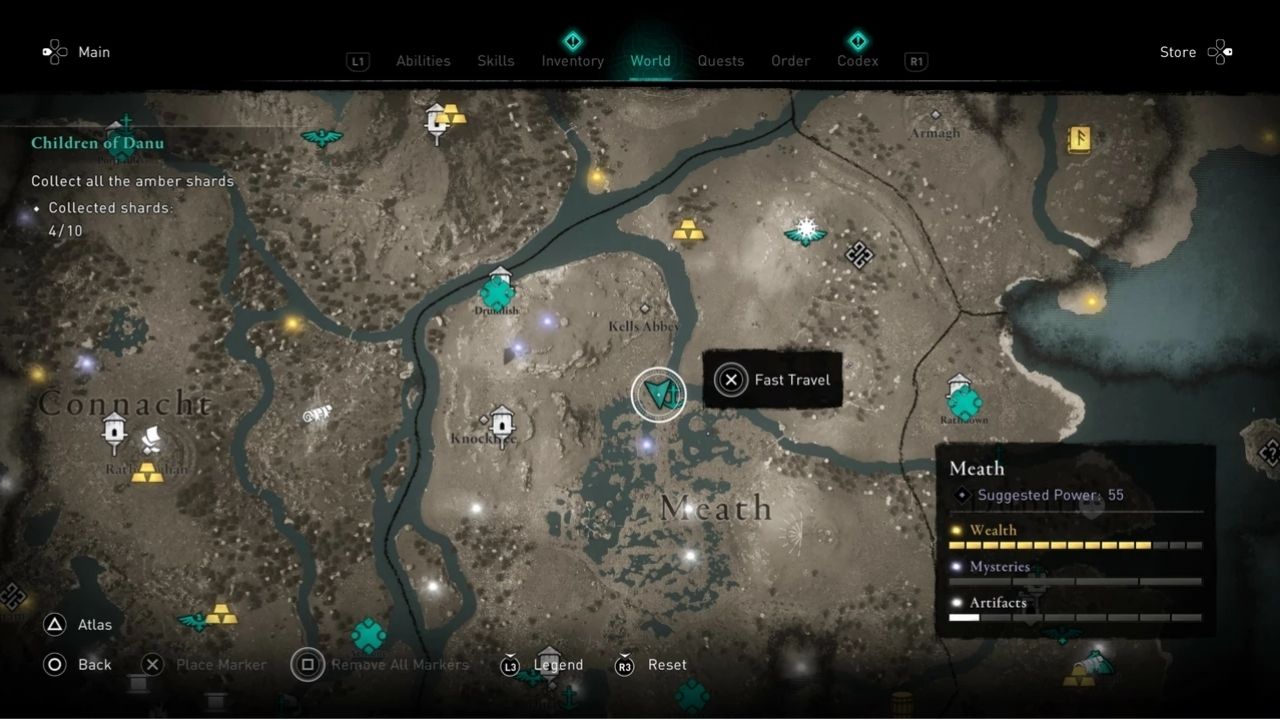Select the Drumlish trading post icon
This screenshot has width=1280, height=720.
(x=497, y=293)
